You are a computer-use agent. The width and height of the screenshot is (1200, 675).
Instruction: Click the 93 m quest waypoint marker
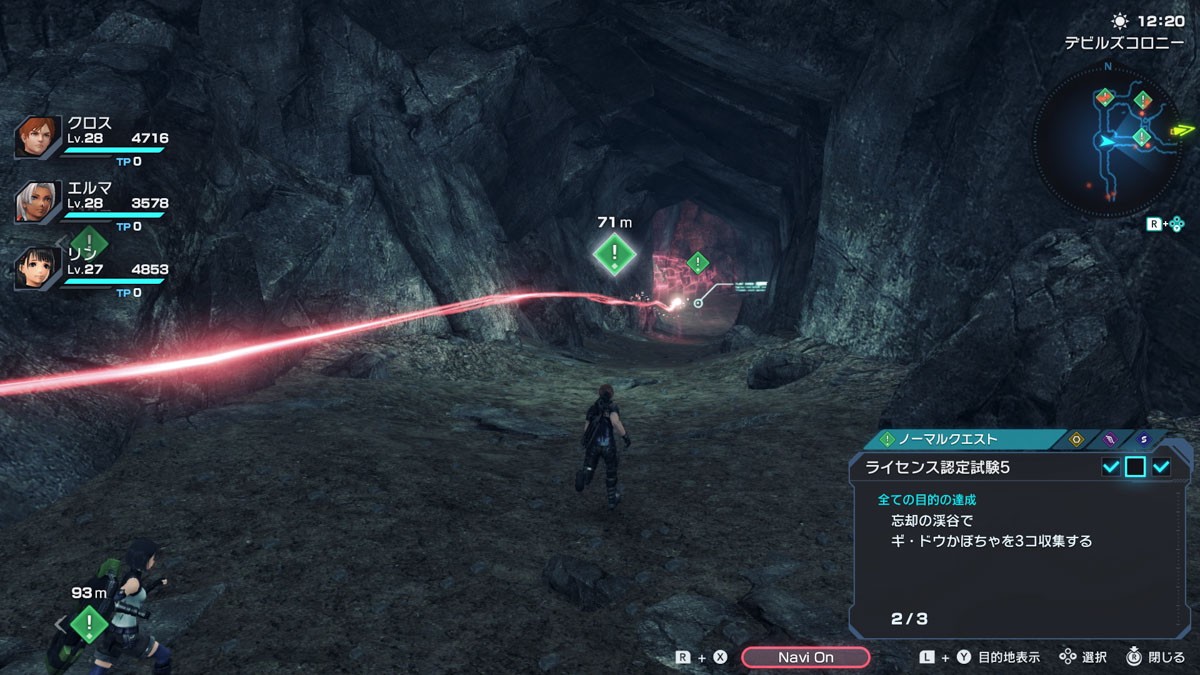point(89,624)
